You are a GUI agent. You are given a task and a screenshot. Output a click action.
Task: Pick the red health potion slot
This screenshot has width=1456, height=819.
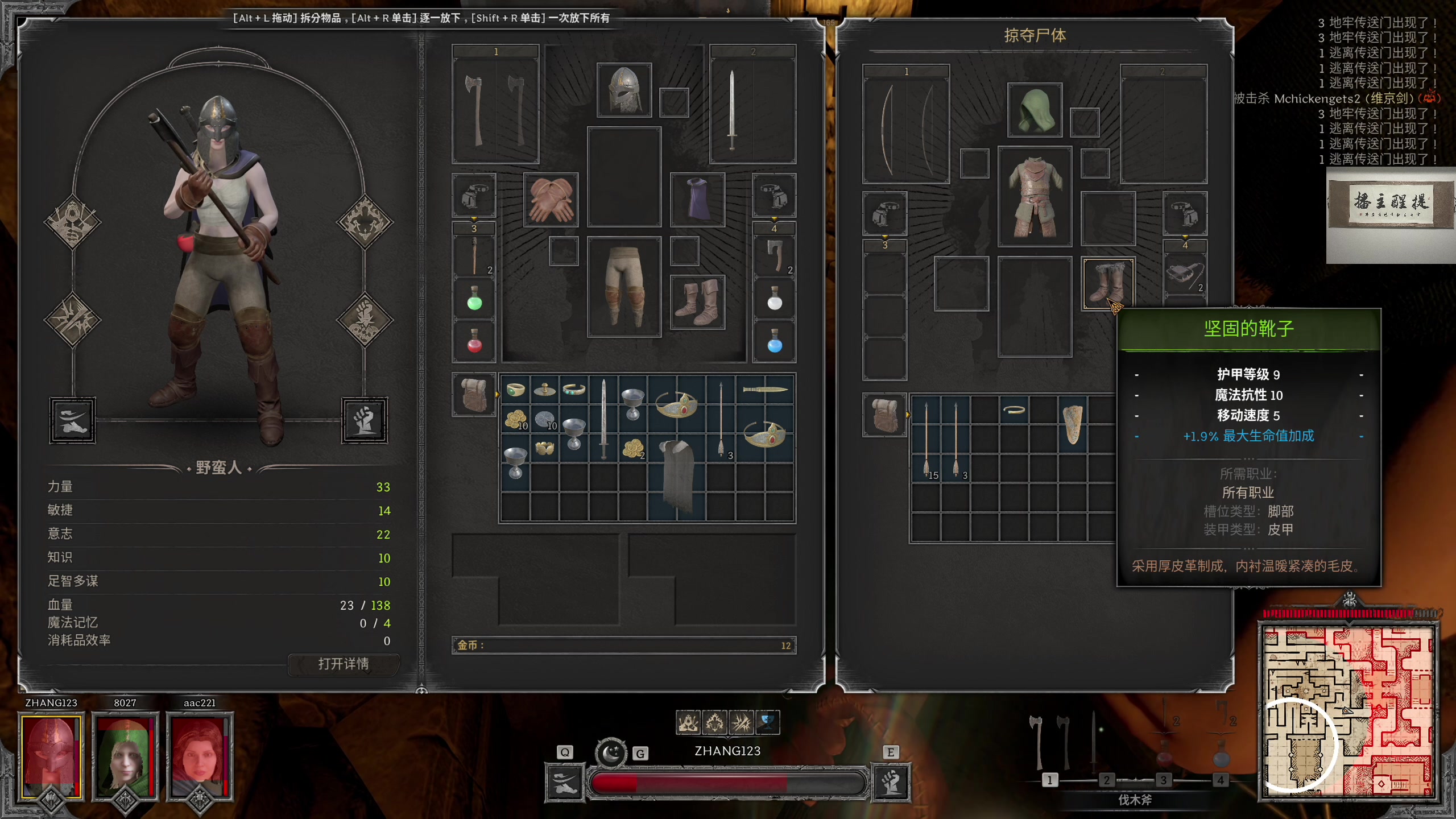tap(474, 342)
